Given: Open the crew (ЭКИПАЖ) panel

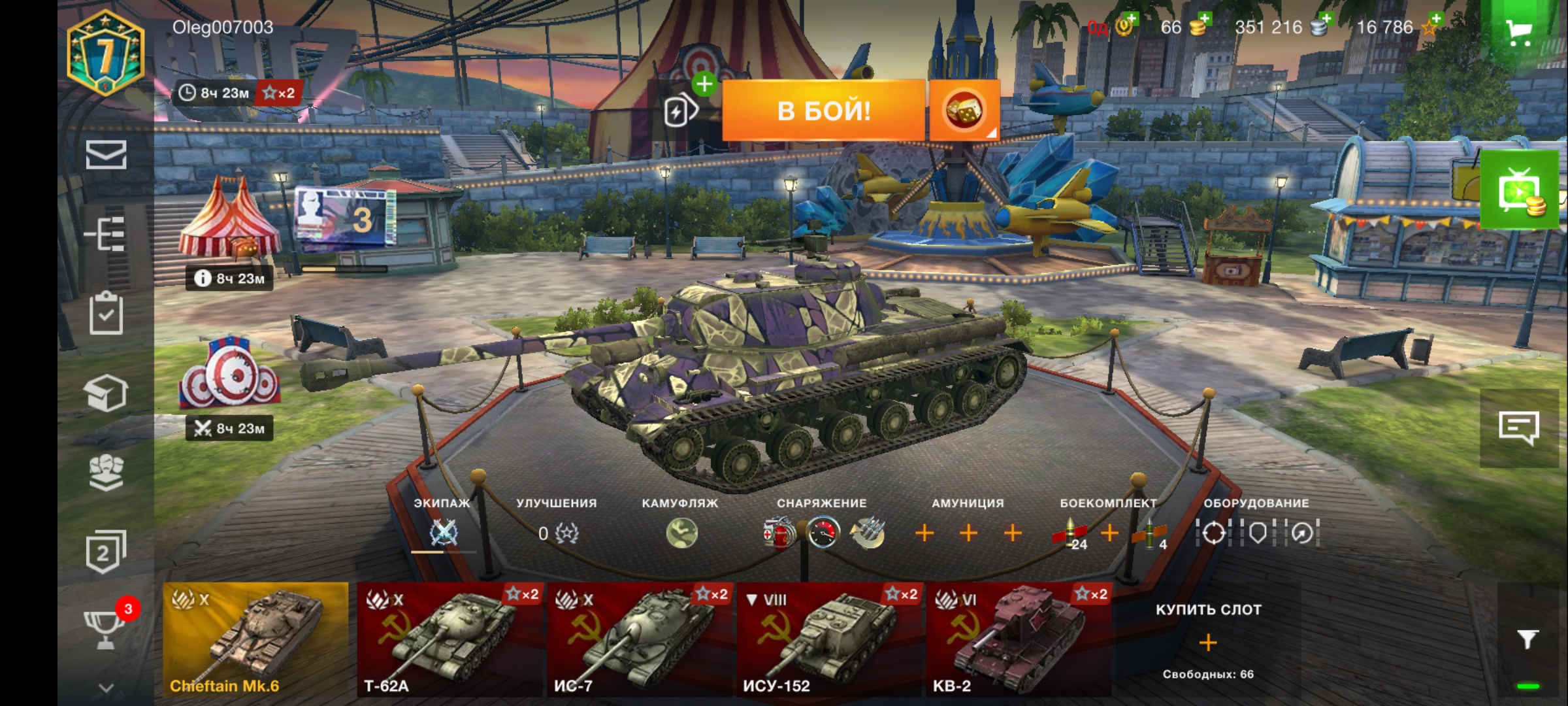Looking at the screenshot, I should [444, 533].
